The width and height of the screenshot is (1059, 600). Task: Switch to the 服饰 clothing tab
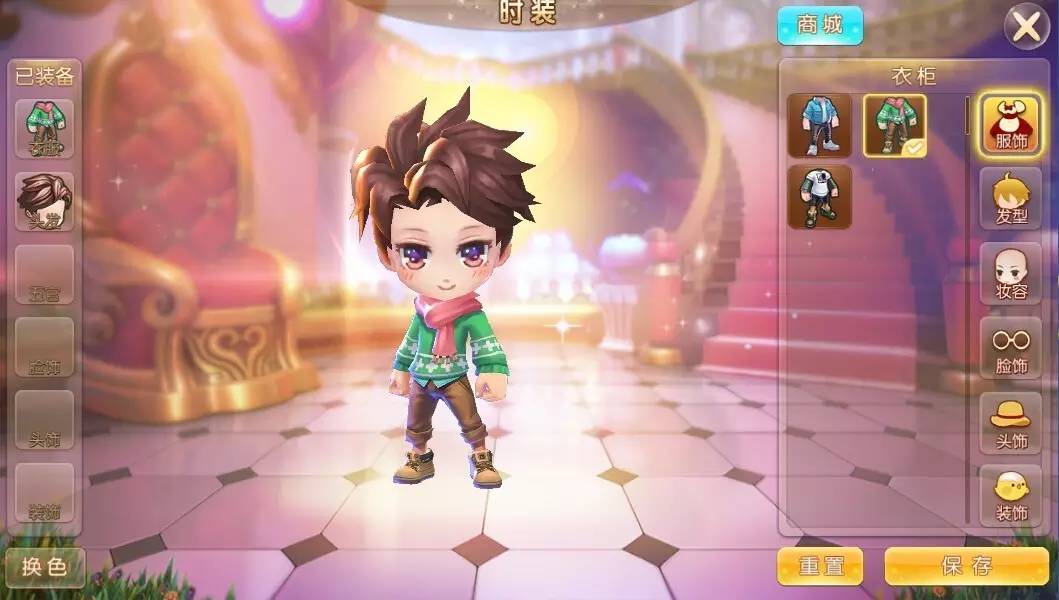1010,125
